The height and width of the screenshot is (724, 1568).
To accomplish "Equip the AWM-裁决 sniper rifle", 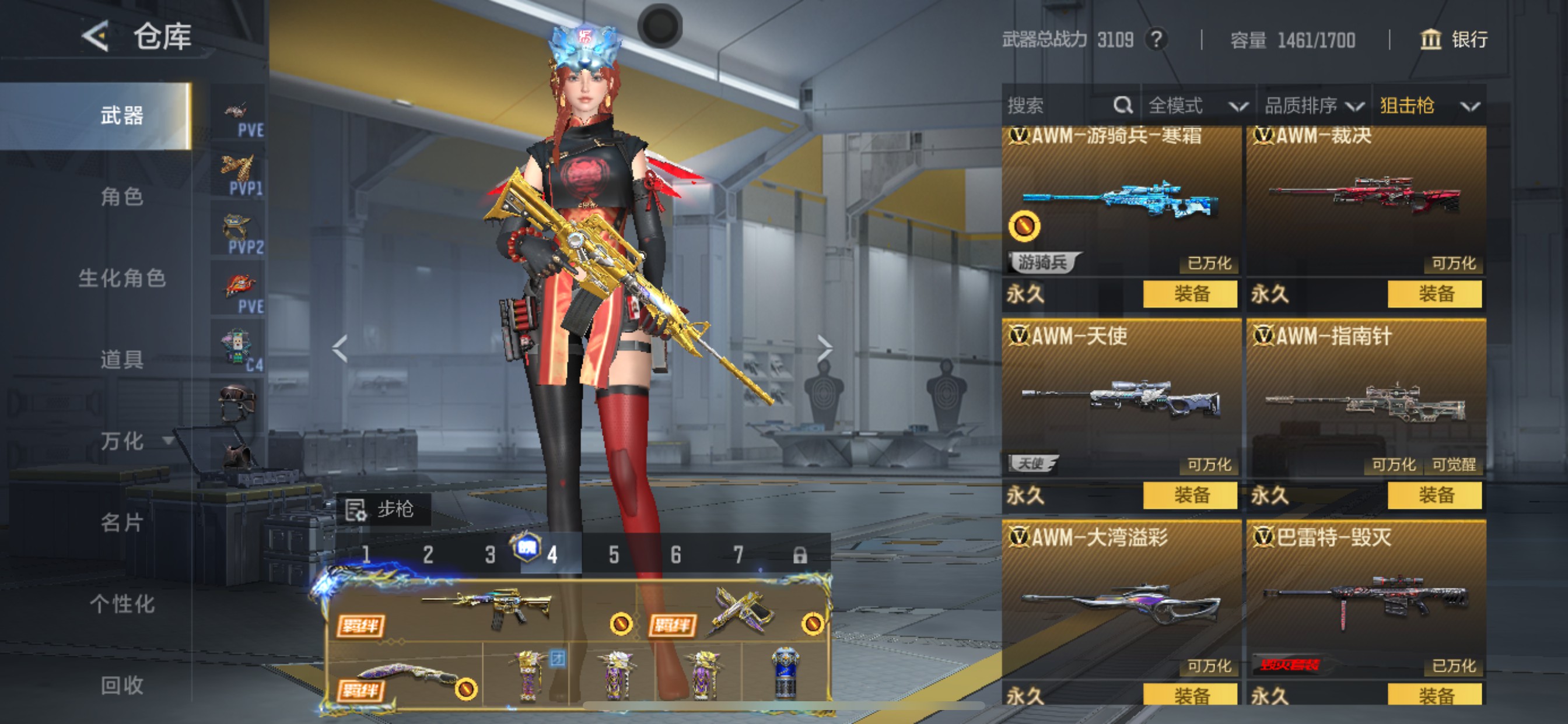I will pyautogui.click(x=1434, y=294).
